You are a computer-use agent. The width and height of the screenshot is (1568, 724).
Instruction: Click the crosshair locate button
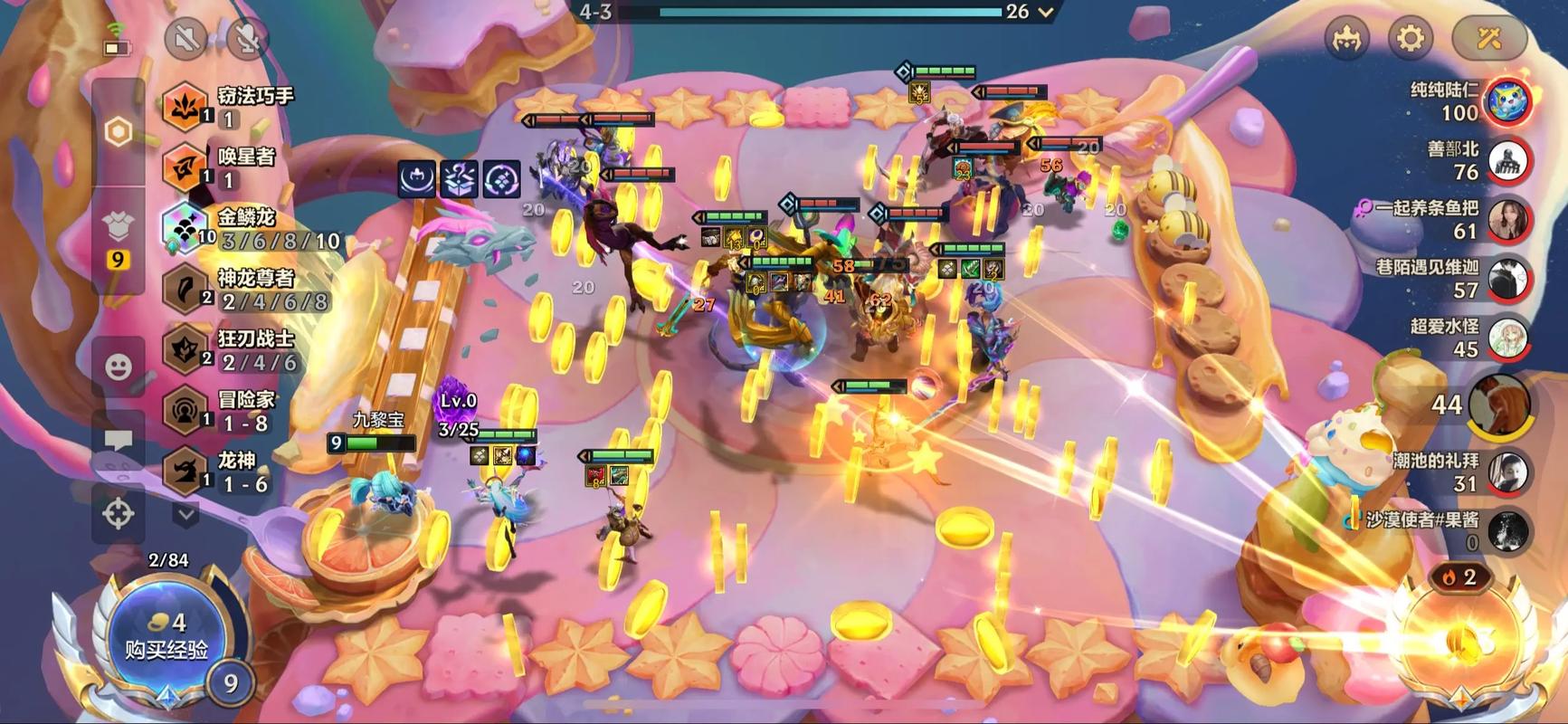pyautogui.click(x=119, y=513)
